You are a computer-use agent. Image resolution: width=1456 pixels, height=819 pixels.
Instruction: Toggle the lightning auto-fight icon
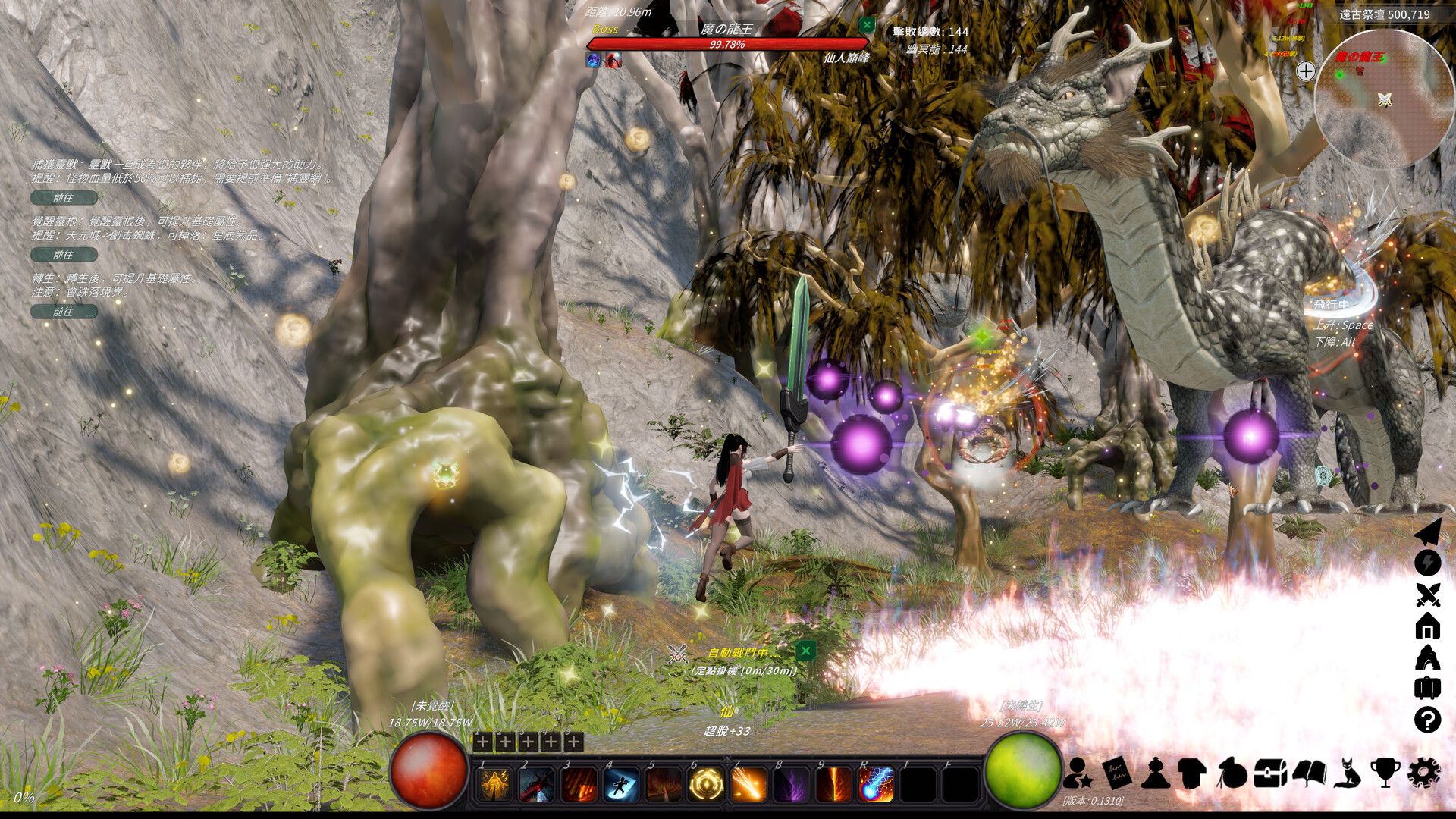tap(1427, 562)
